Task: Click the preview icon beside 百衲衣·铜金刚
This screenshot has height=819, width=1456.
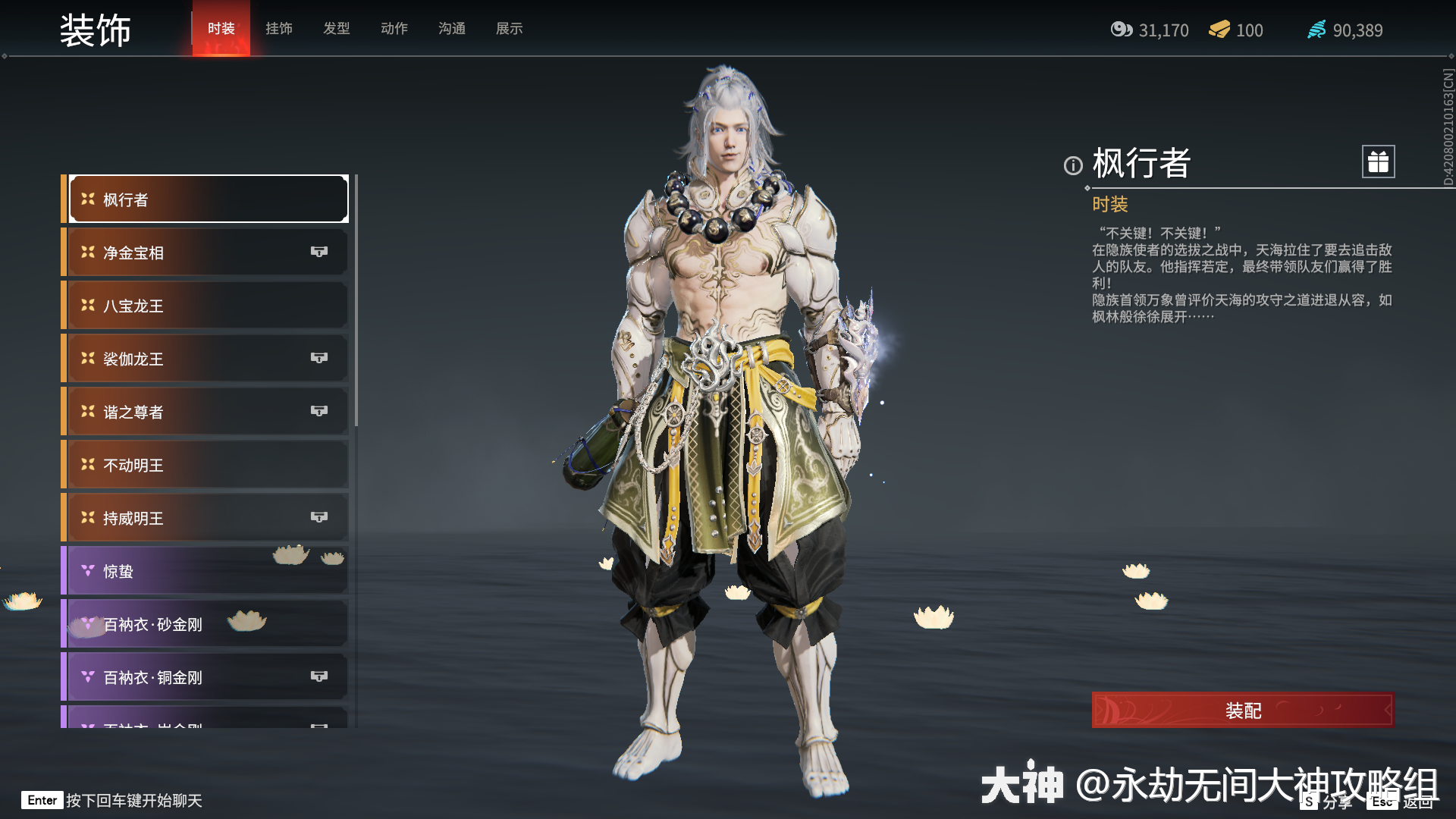Action: coord(319,676)
